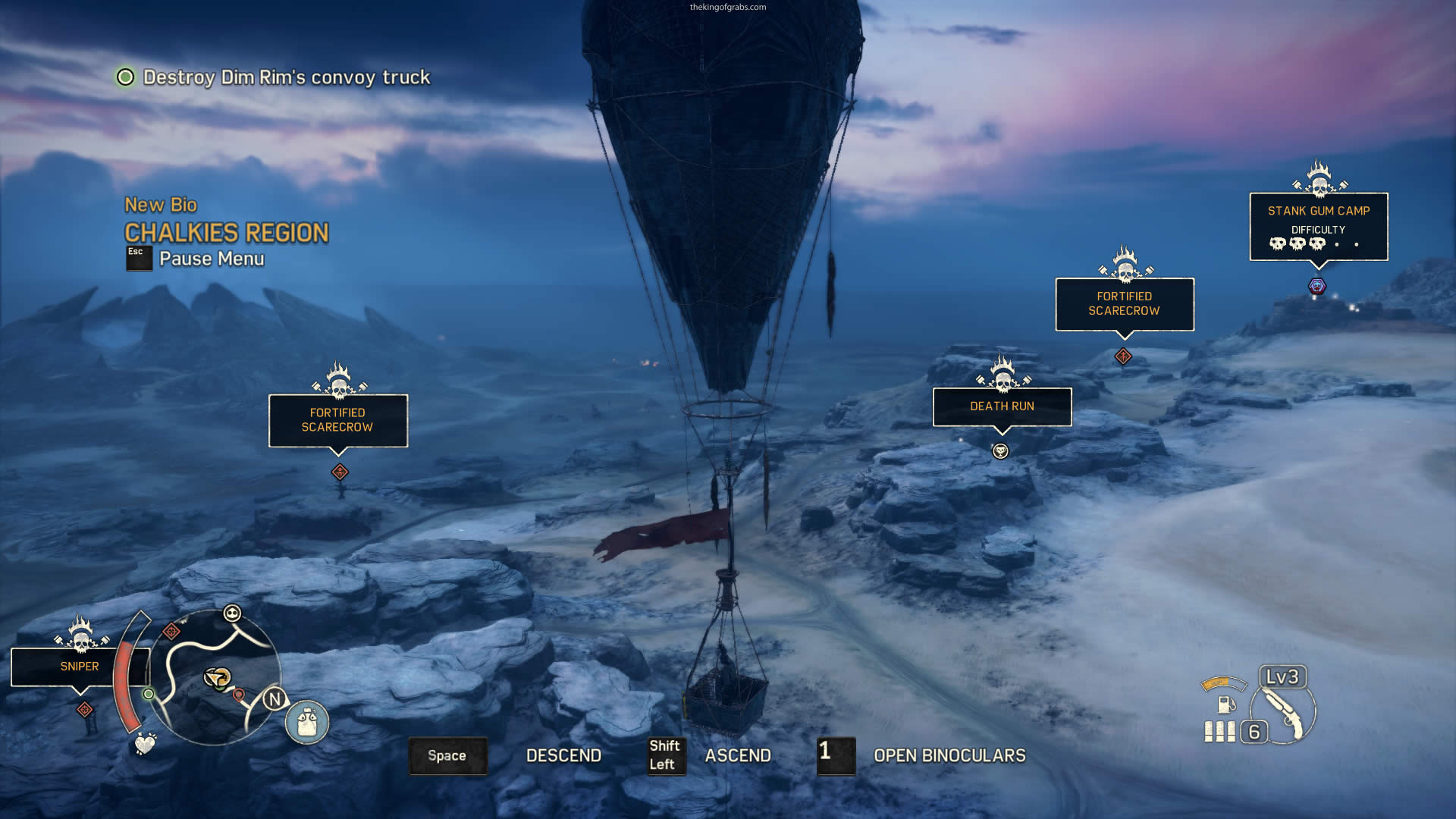
Task: Click the water canteen icon
Action: (x=307, y=721)
